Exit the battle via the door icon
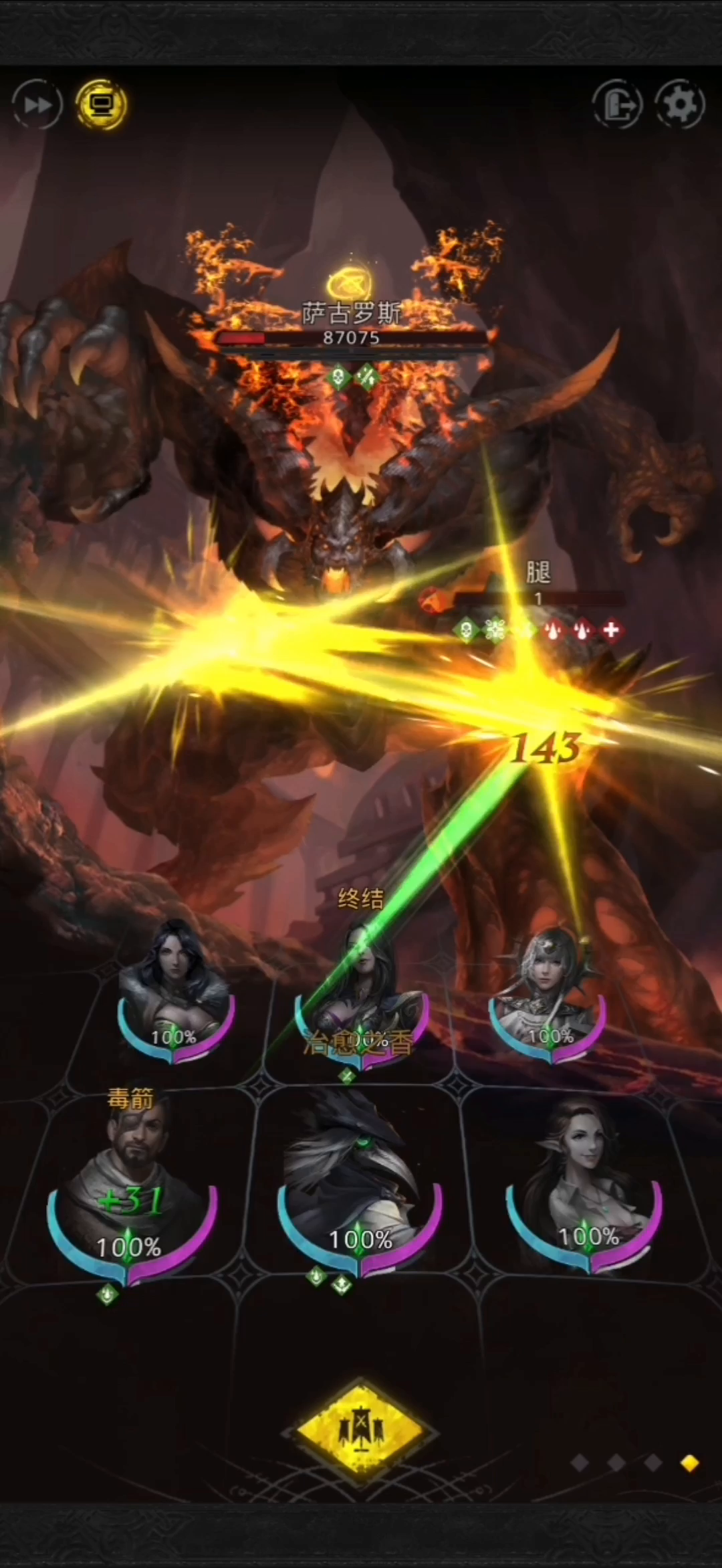This screenshot has width=722, height=1568. (x=617, y=104)
